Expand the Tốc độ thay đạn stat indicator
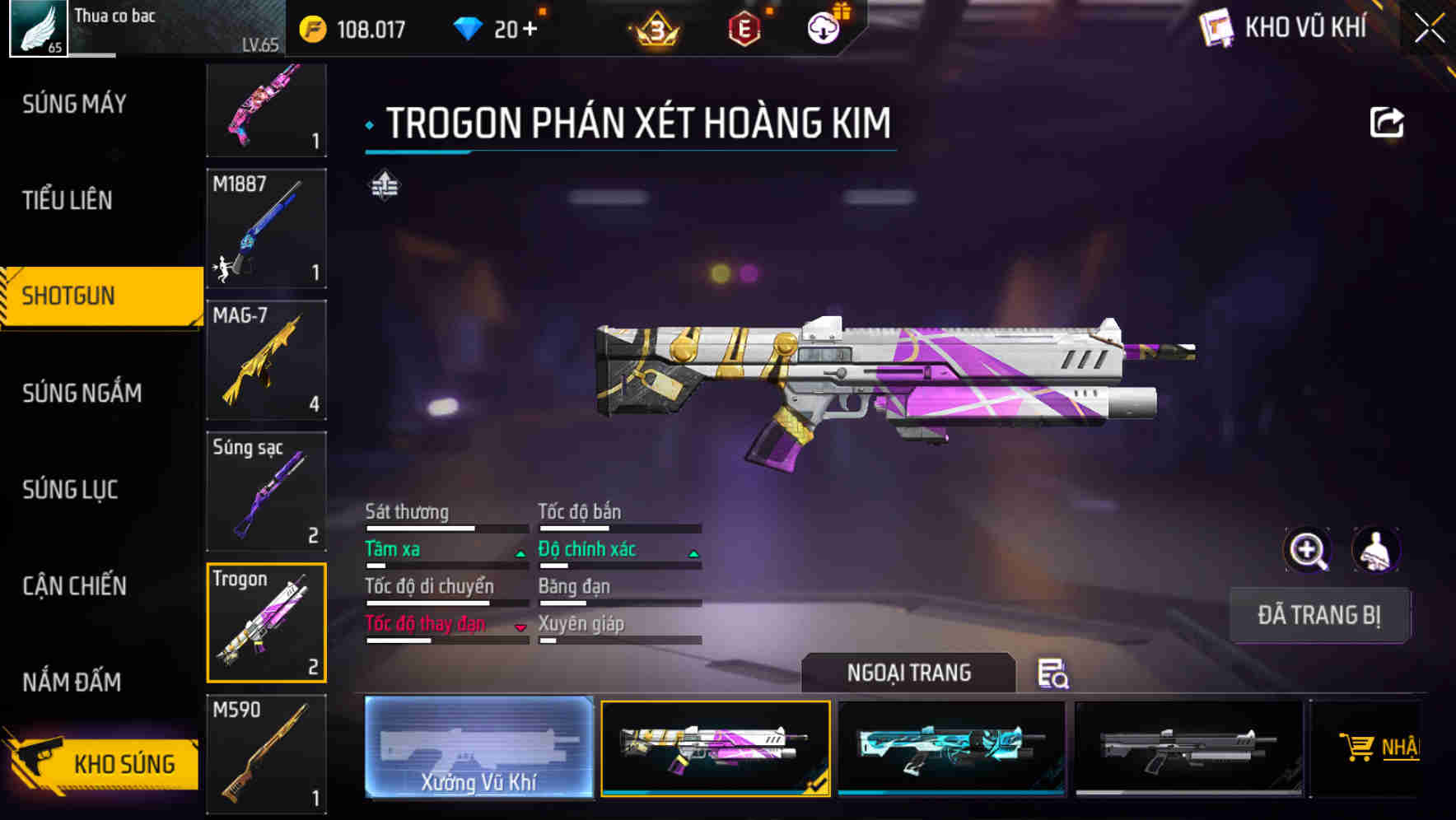Viewport: 1456px width, 820px height. click(x=520, y=627)
